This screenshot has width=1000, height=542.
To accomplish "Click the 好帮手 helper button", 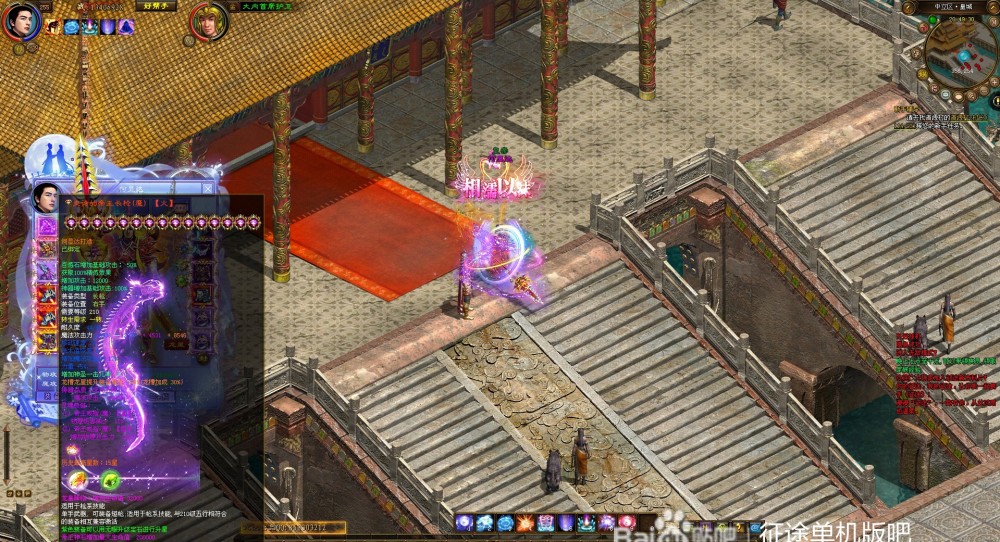I will [155, 6].
